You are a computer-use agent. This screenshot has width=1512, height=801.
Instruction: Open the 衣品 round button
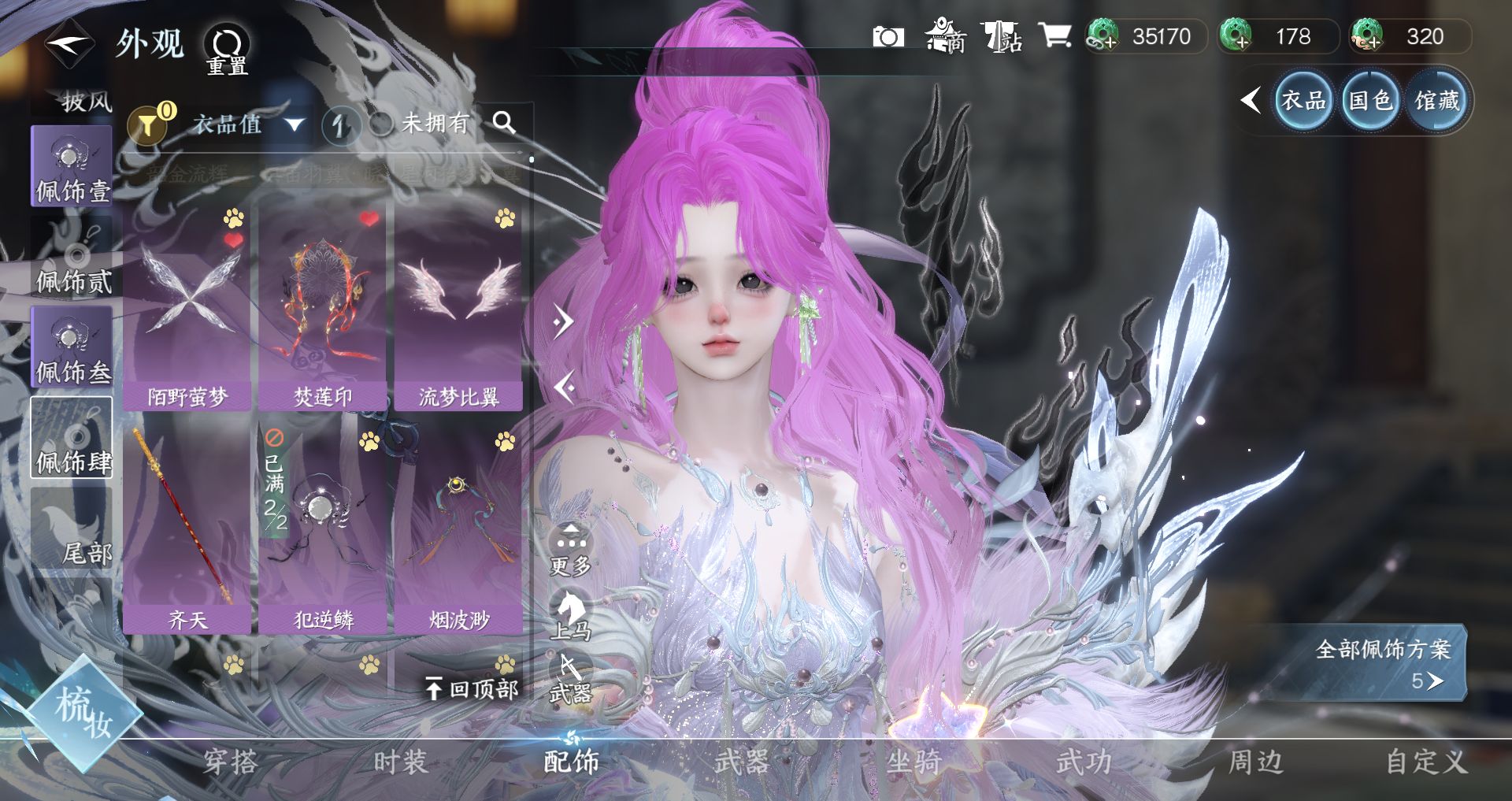[1303, 101]
